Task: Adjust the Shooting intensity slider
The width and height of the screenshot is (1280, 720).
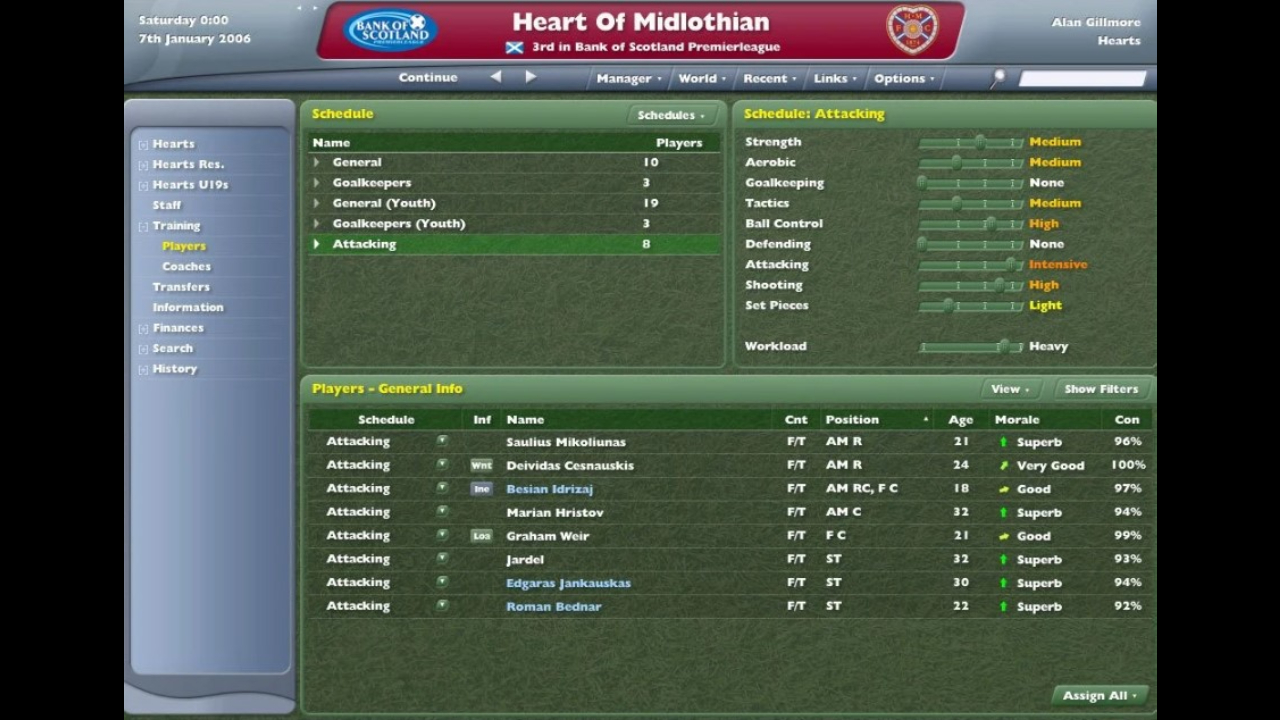Action: [998, 285]
